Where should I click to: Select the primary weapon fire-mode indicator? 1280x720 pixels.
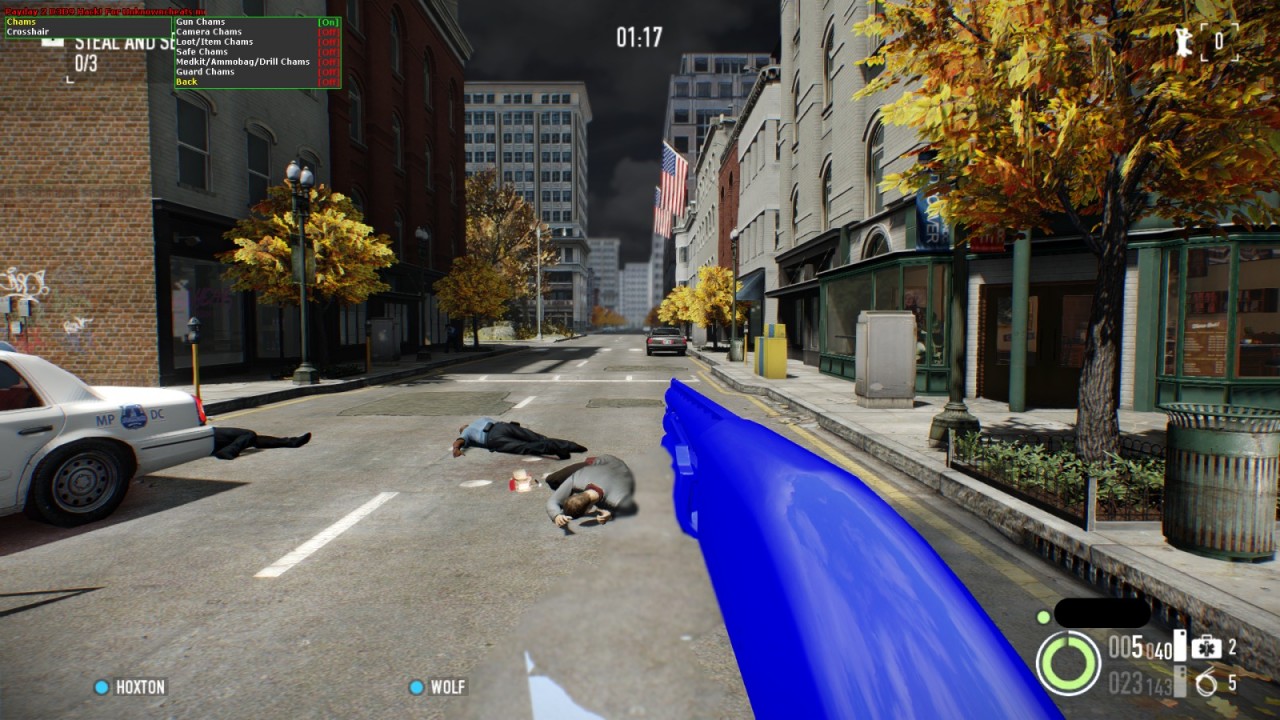coord(1180,646)
